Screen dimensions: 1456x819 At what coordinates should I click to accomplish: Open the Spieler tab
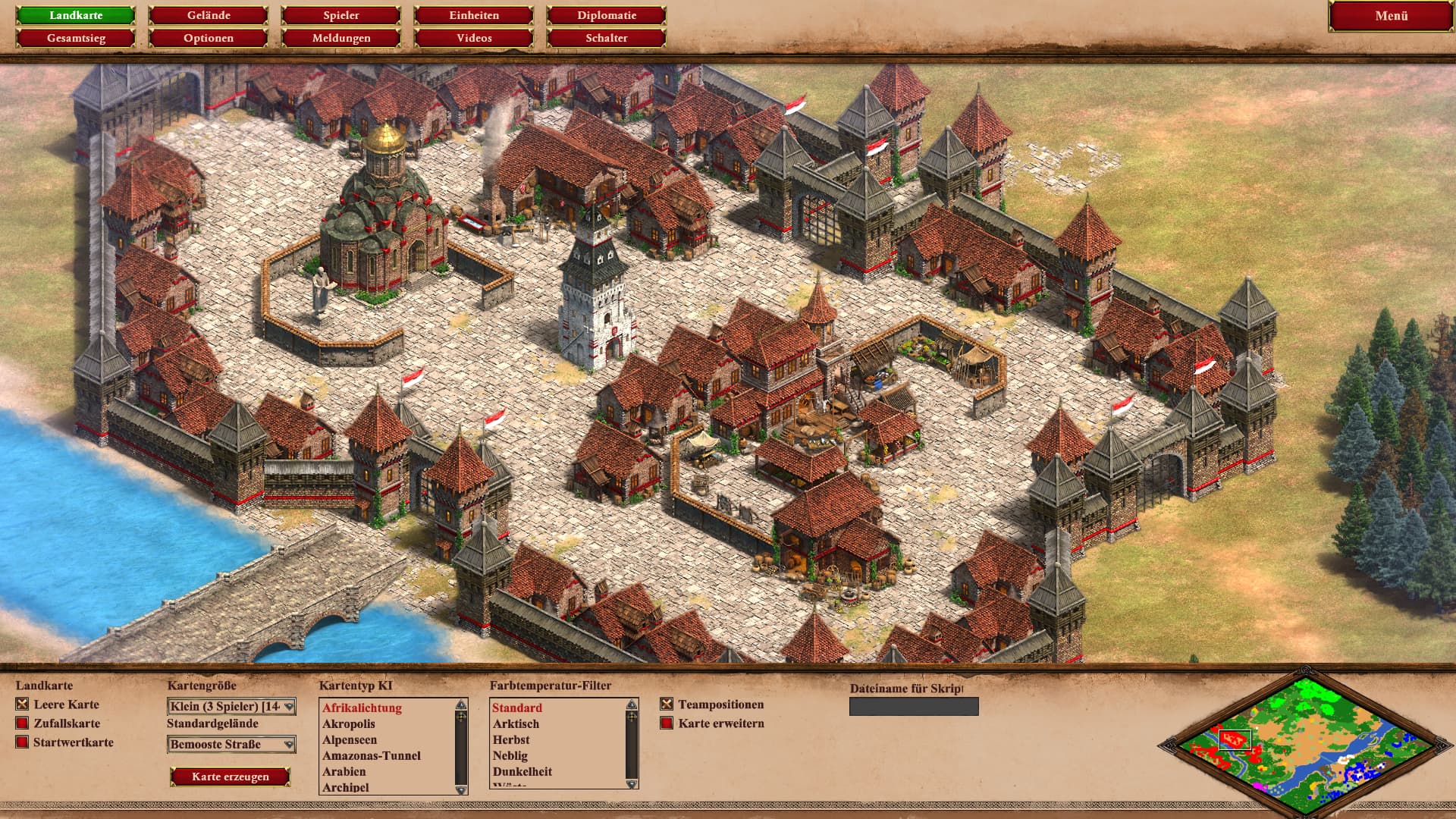(x=341, y=15)
